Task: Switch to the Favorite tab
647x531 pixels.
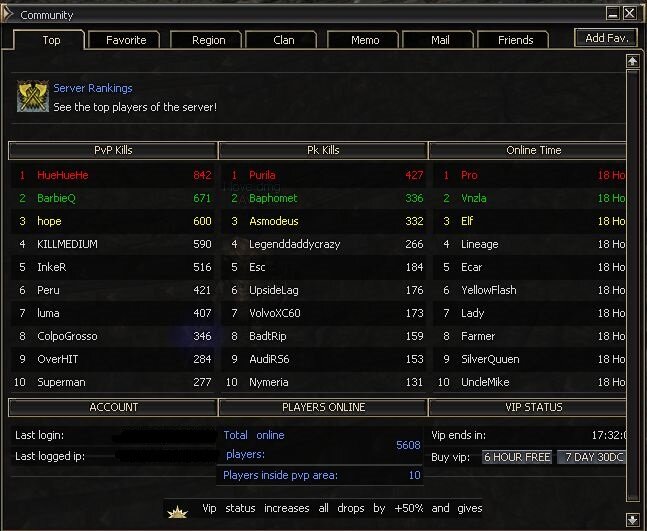Action: click(x=125, y=40)
